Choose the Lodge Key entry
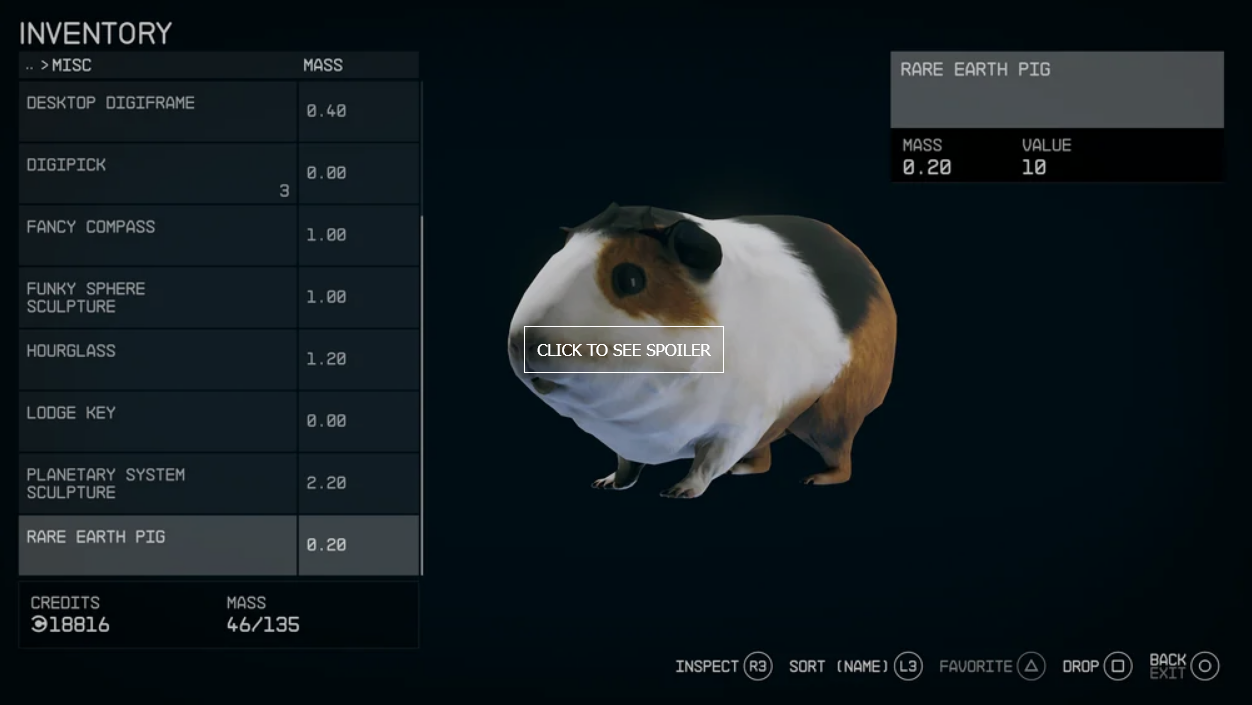 pyautogui.click(x=158, y=421)
